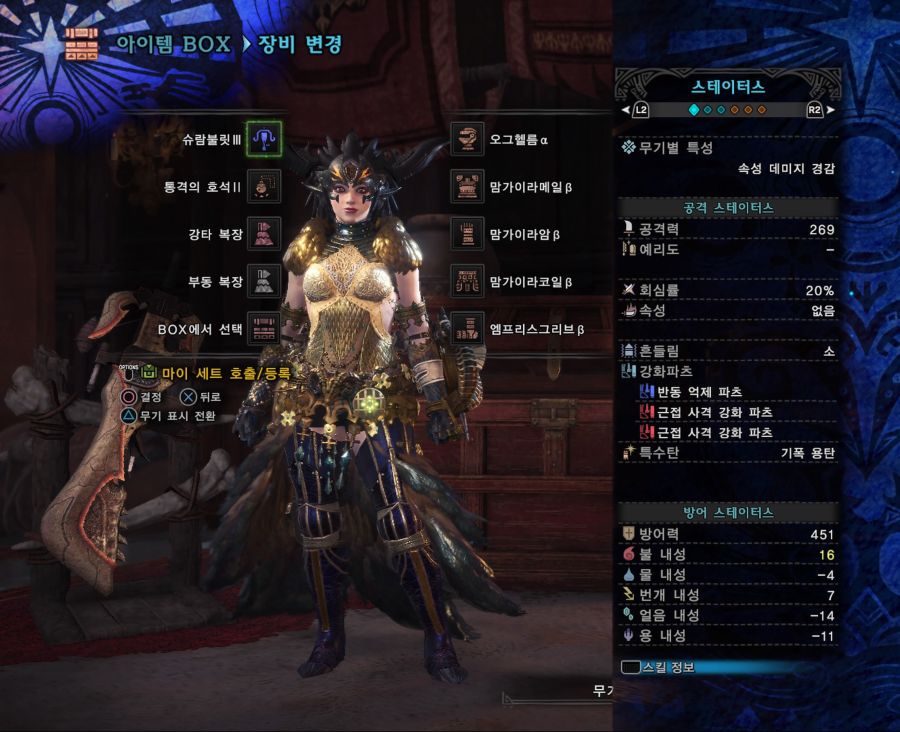900x732 pixels.
Task: Select the 슈람불릿III weapon slot
Action: pos(264,139)
